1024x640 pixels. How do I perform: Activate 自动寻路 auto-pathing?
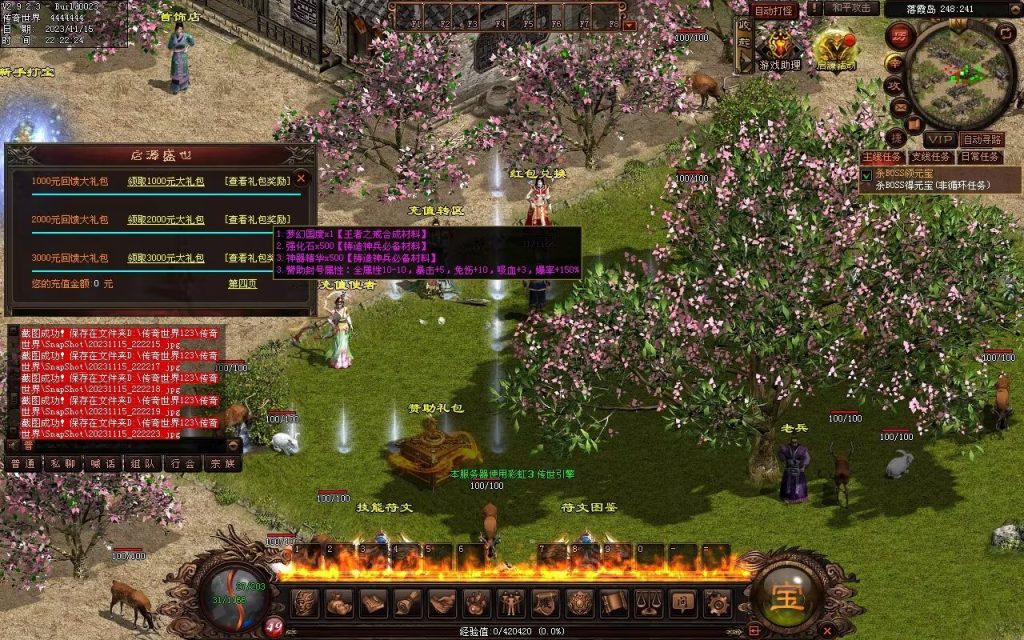click(982, 139)
